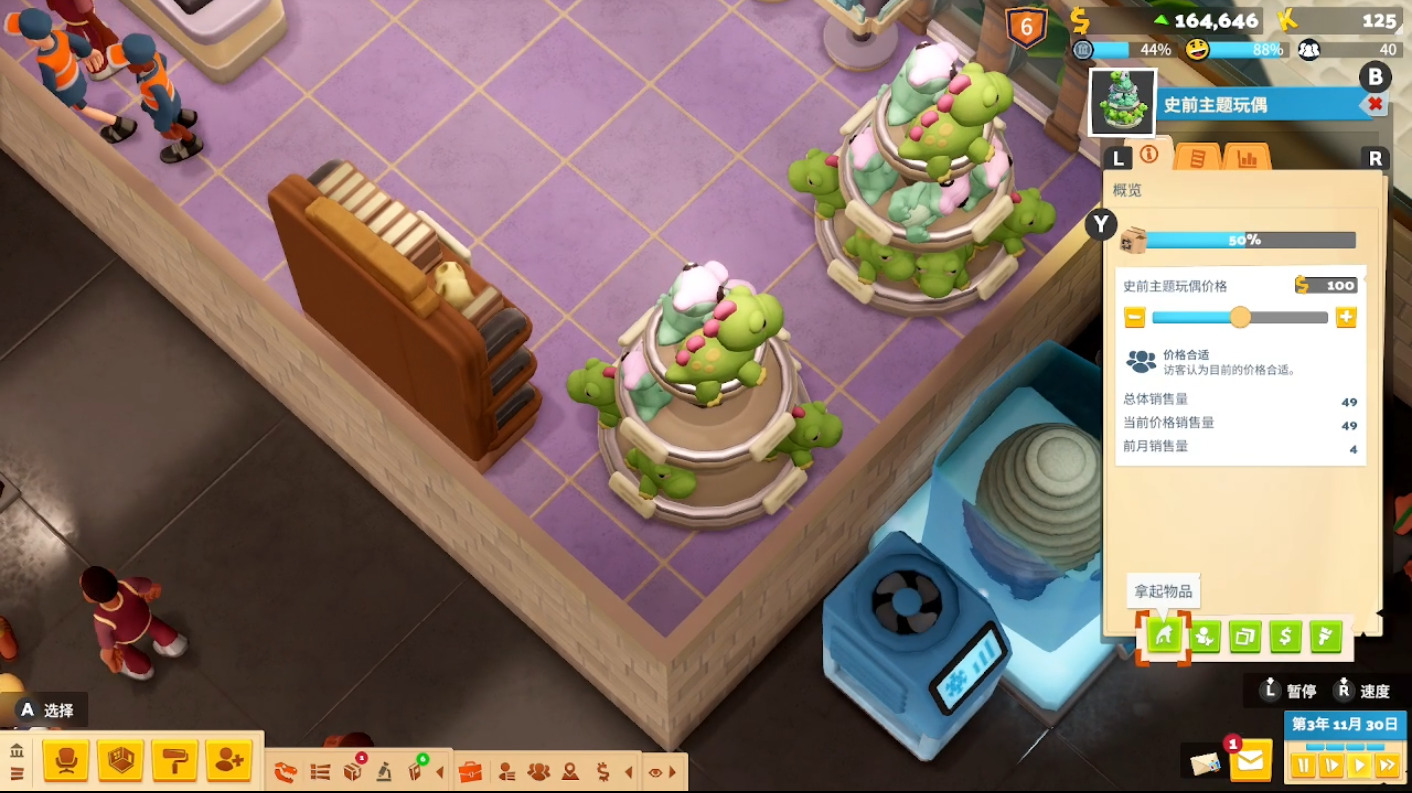Switch to the list tab in item panel
This screenshot has width=1412, height=793.
1197,157
